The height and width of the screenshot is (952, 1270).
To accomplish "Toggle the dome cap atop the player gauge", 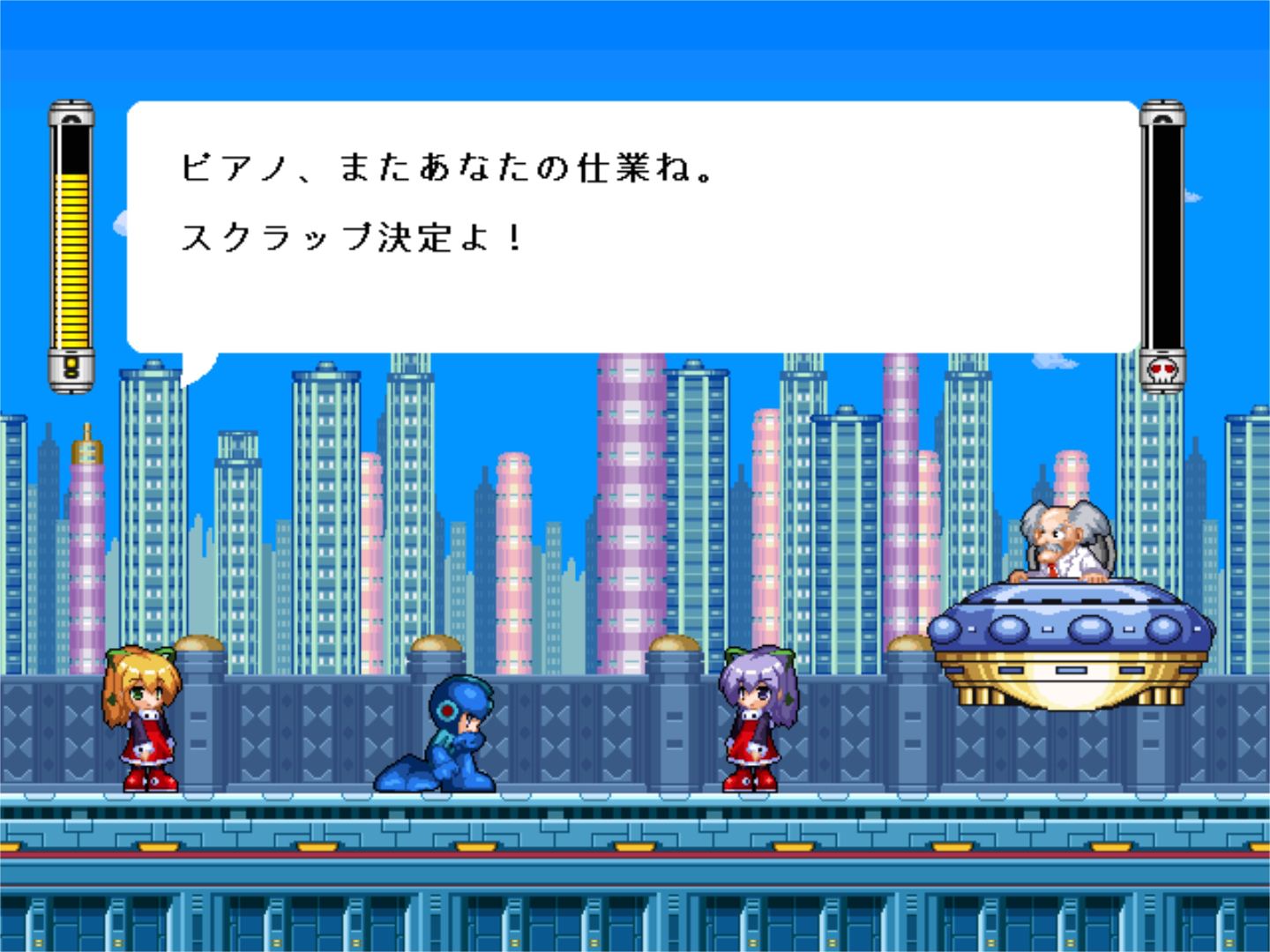I will click(x=69, y=113).
